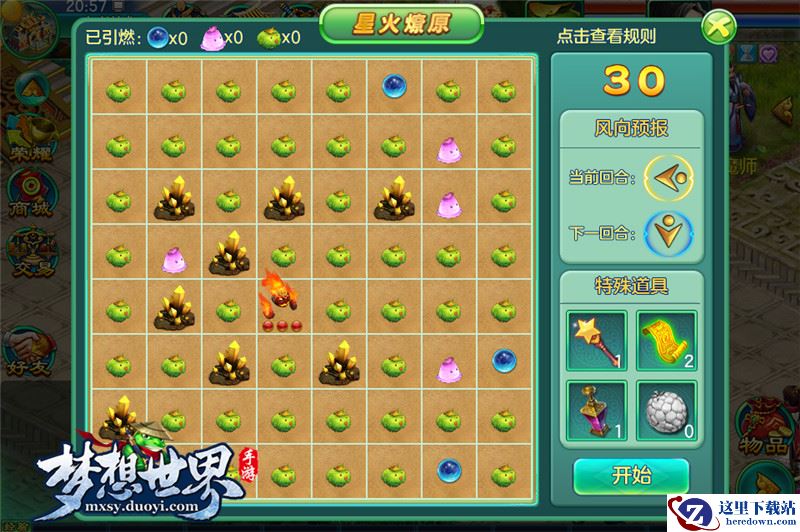Close the 星火燎原 mini-game window
800x532 pixels.
716,27
